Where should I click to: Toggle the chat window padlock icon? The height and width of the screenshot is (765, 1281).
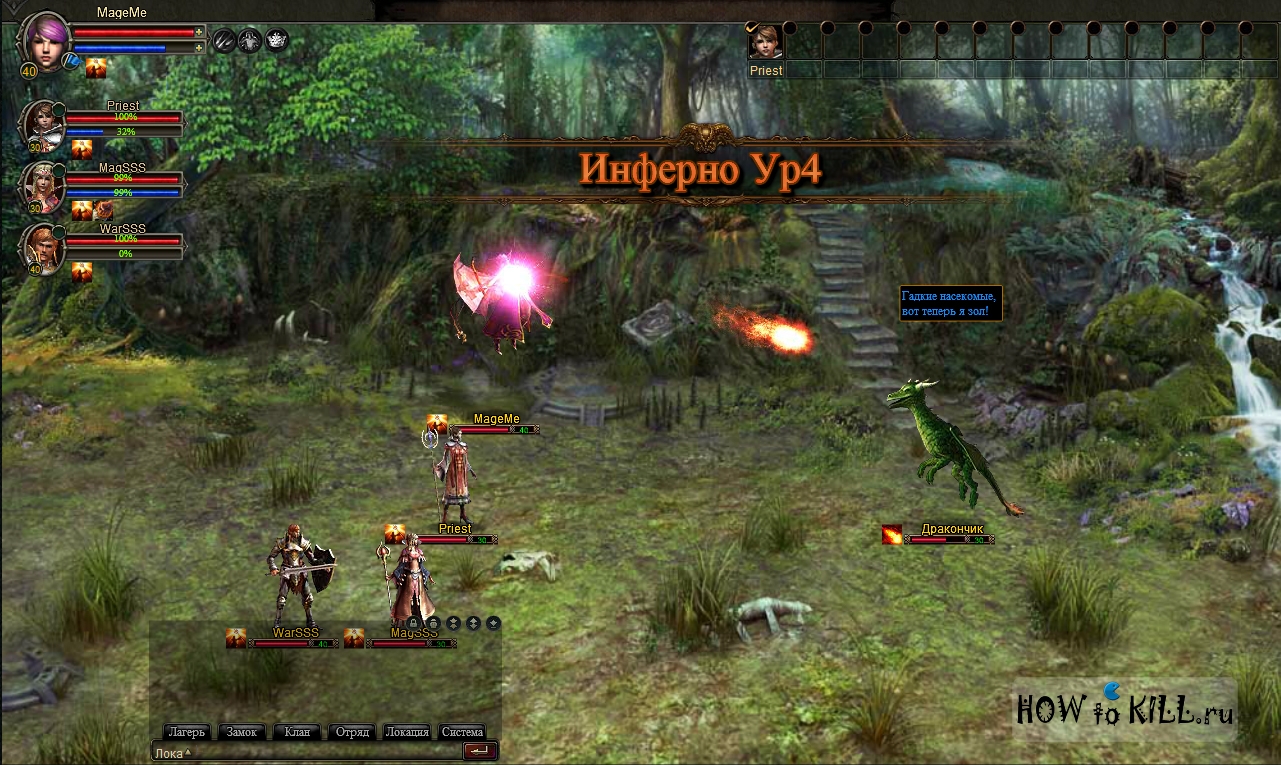click(413, 623)
